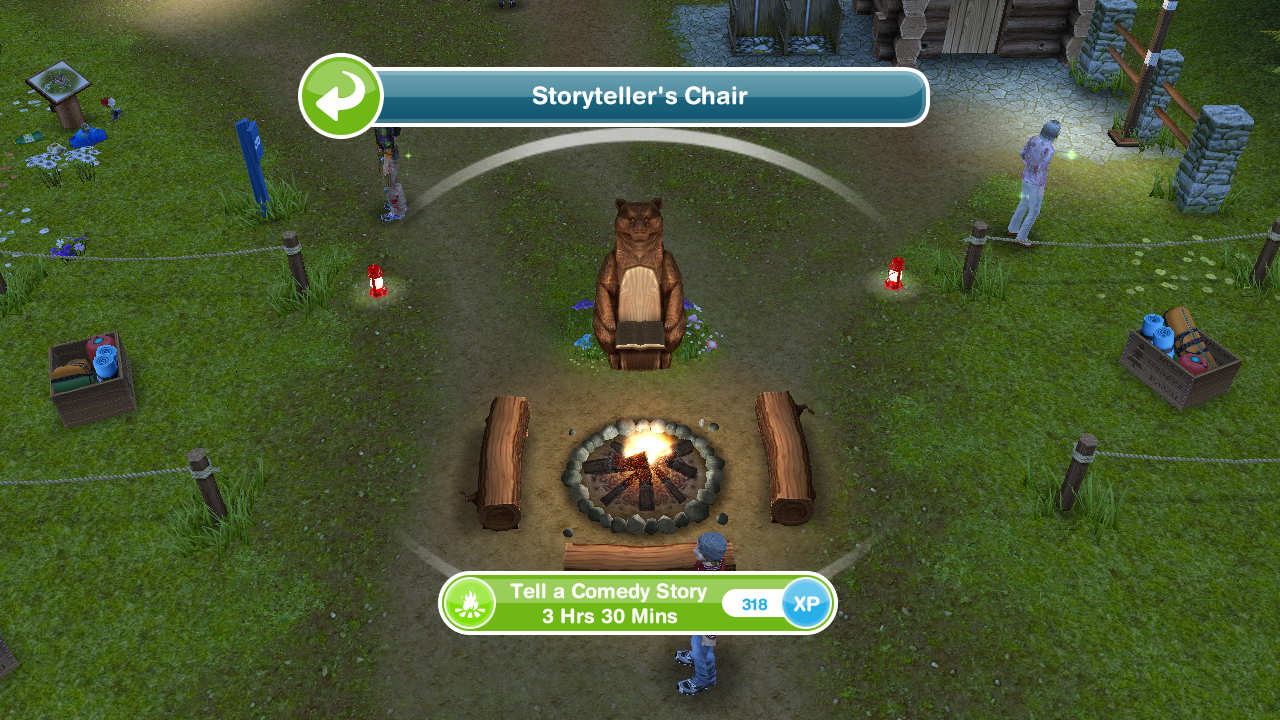Tap the Storyteller's Chair title banner

[640, 96]
